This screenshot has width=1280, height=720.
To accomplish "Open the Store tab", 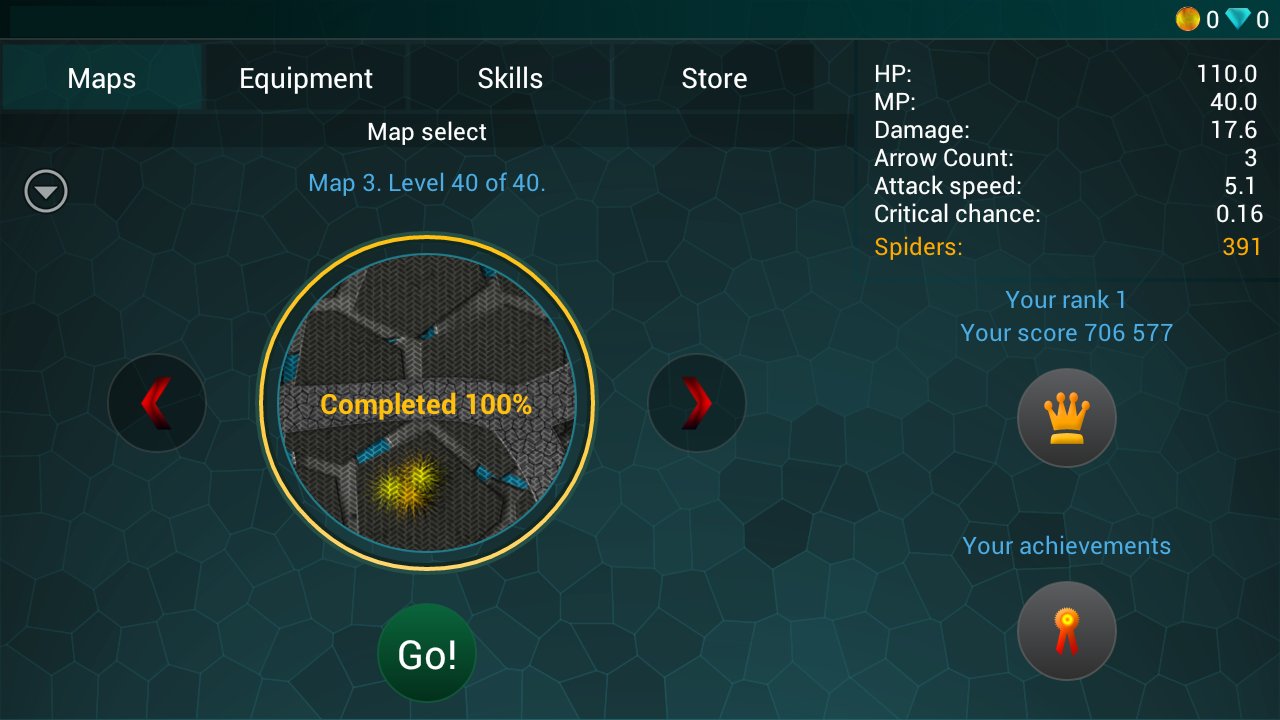I will pyautogui.click(x=714, y=78).
